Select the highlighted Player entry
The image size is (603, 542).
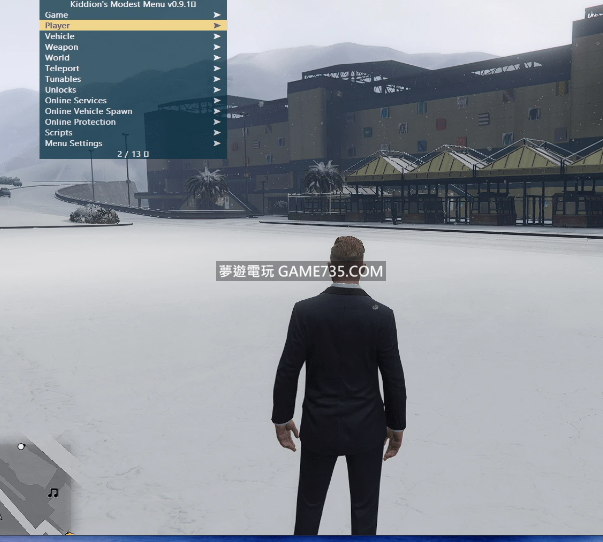point(58,25)
